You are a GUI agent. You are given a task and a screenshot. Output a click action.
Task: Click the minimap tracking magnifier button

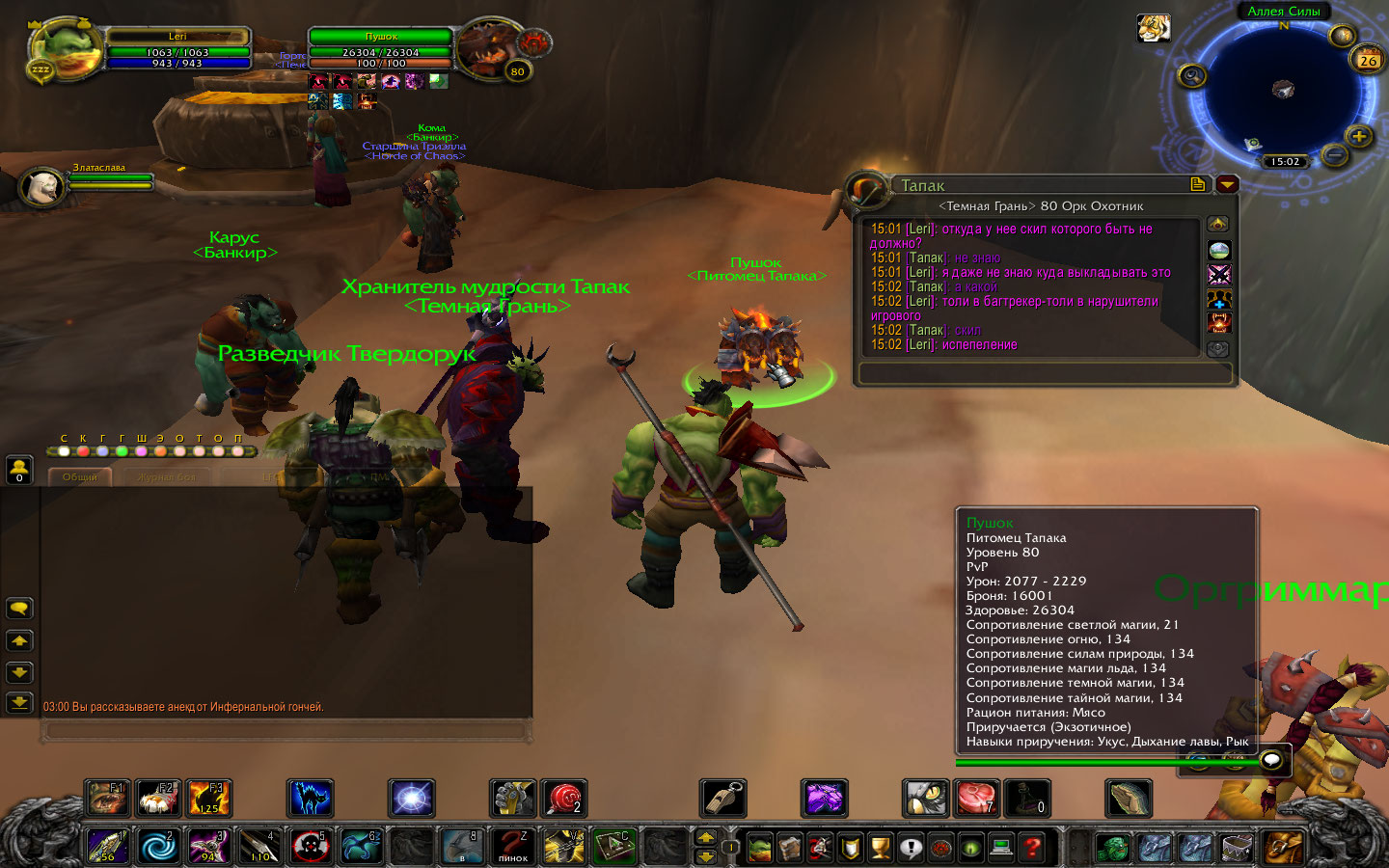1193,75
